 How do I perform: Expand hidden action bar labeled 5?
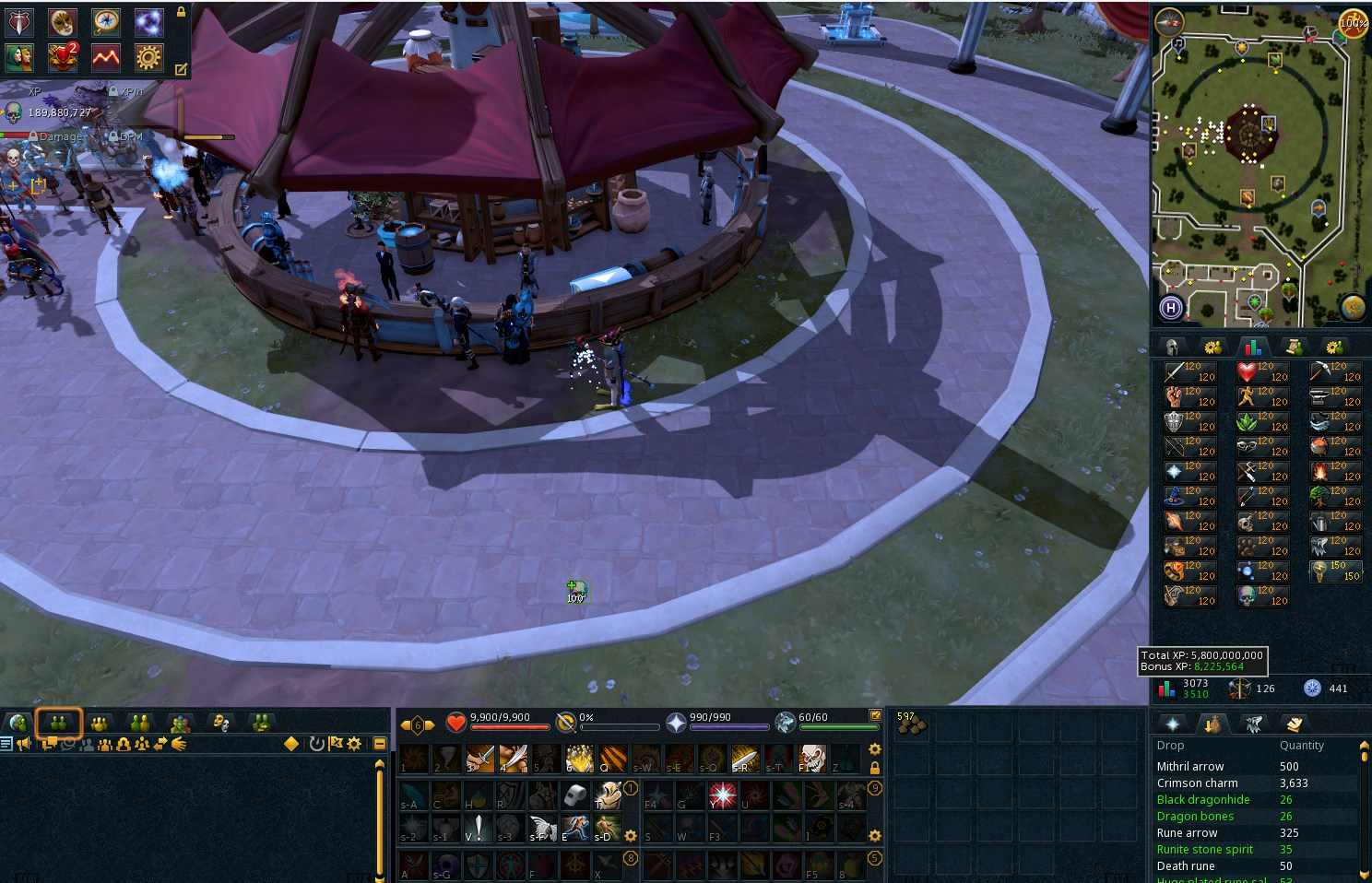[x=874, y=857]
